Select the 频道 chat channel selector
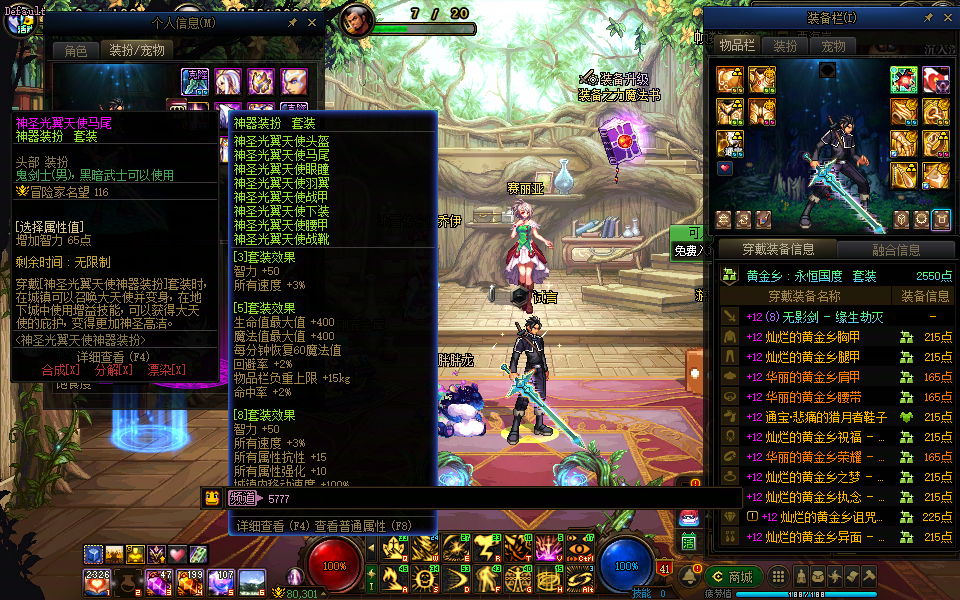This screenshot has width=960, height=600. pyautogui.click(x=242, y=498)
